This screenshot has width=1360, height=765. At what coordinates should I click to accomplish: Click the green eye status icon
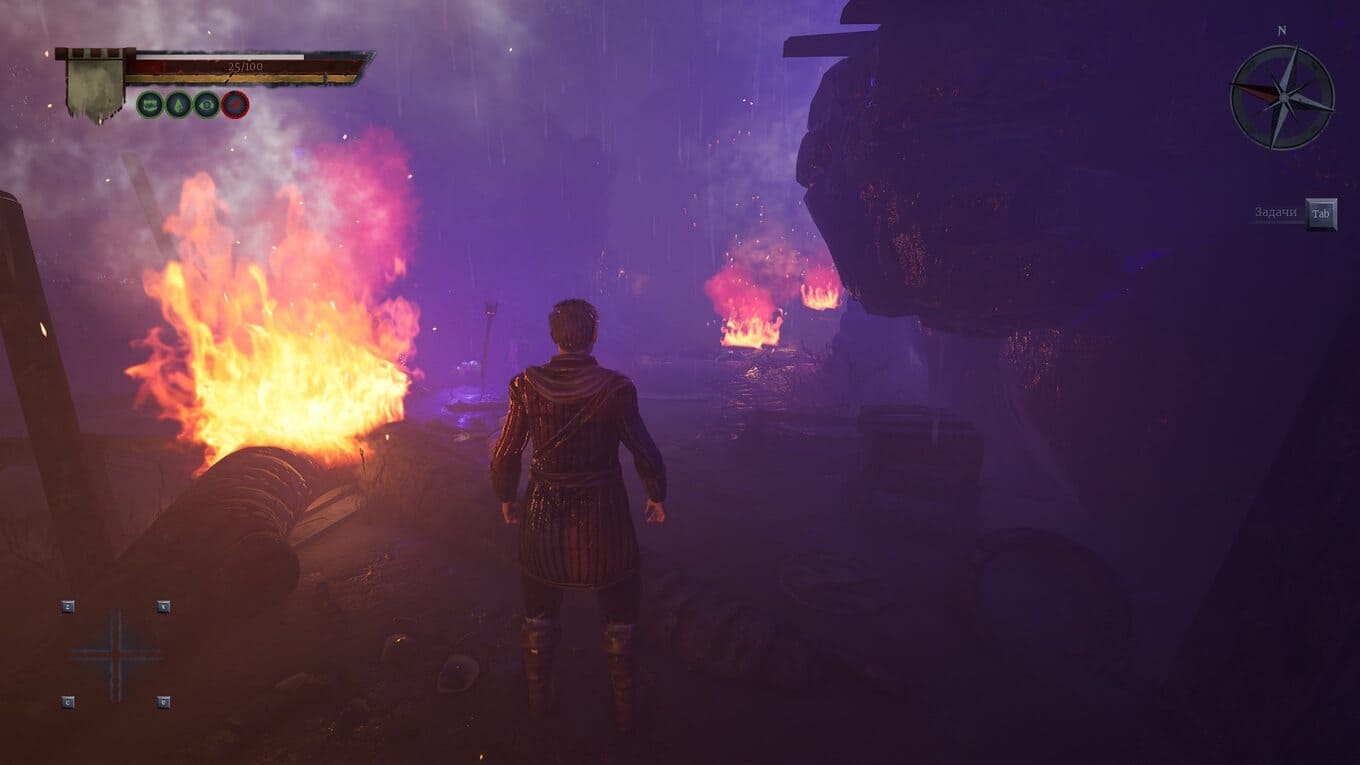(207, 104)
